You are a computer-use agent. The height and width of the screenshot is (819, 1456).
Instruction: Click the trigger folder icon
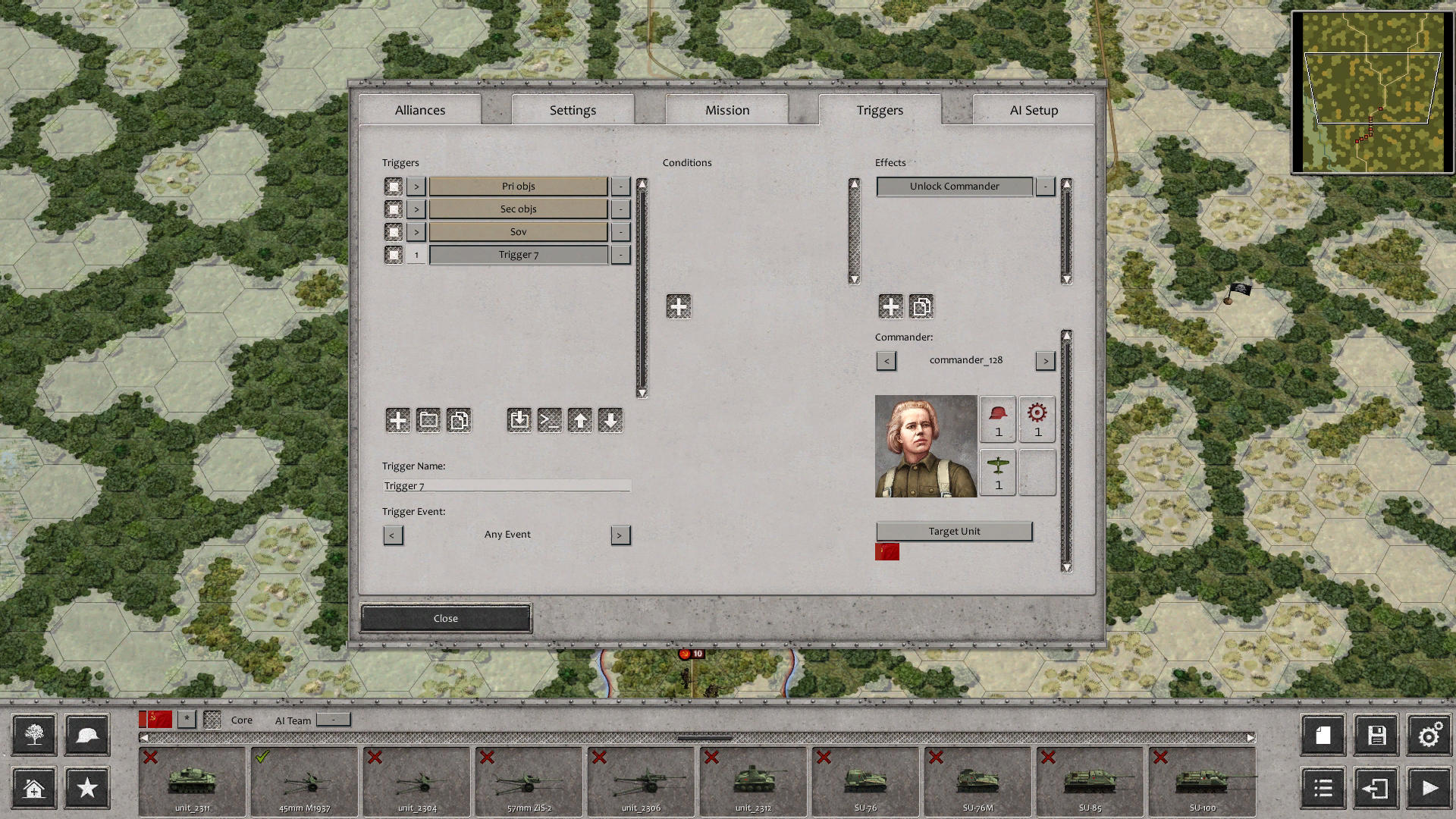[428, 420]
